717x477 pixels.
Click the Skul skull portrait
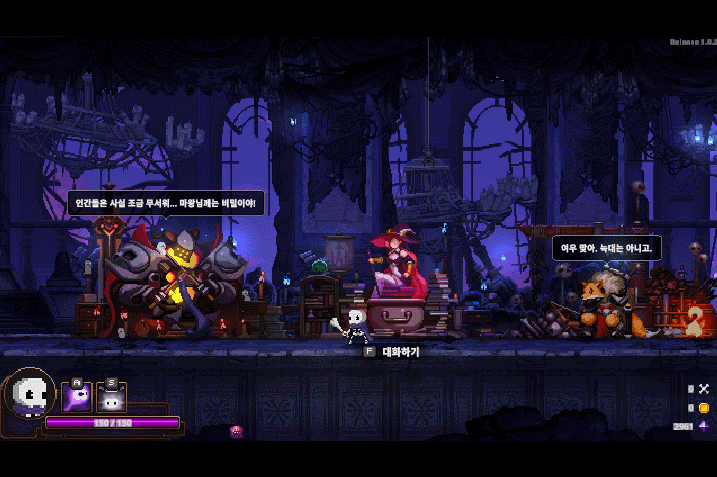pyautogui.click(x=30, y=395)
